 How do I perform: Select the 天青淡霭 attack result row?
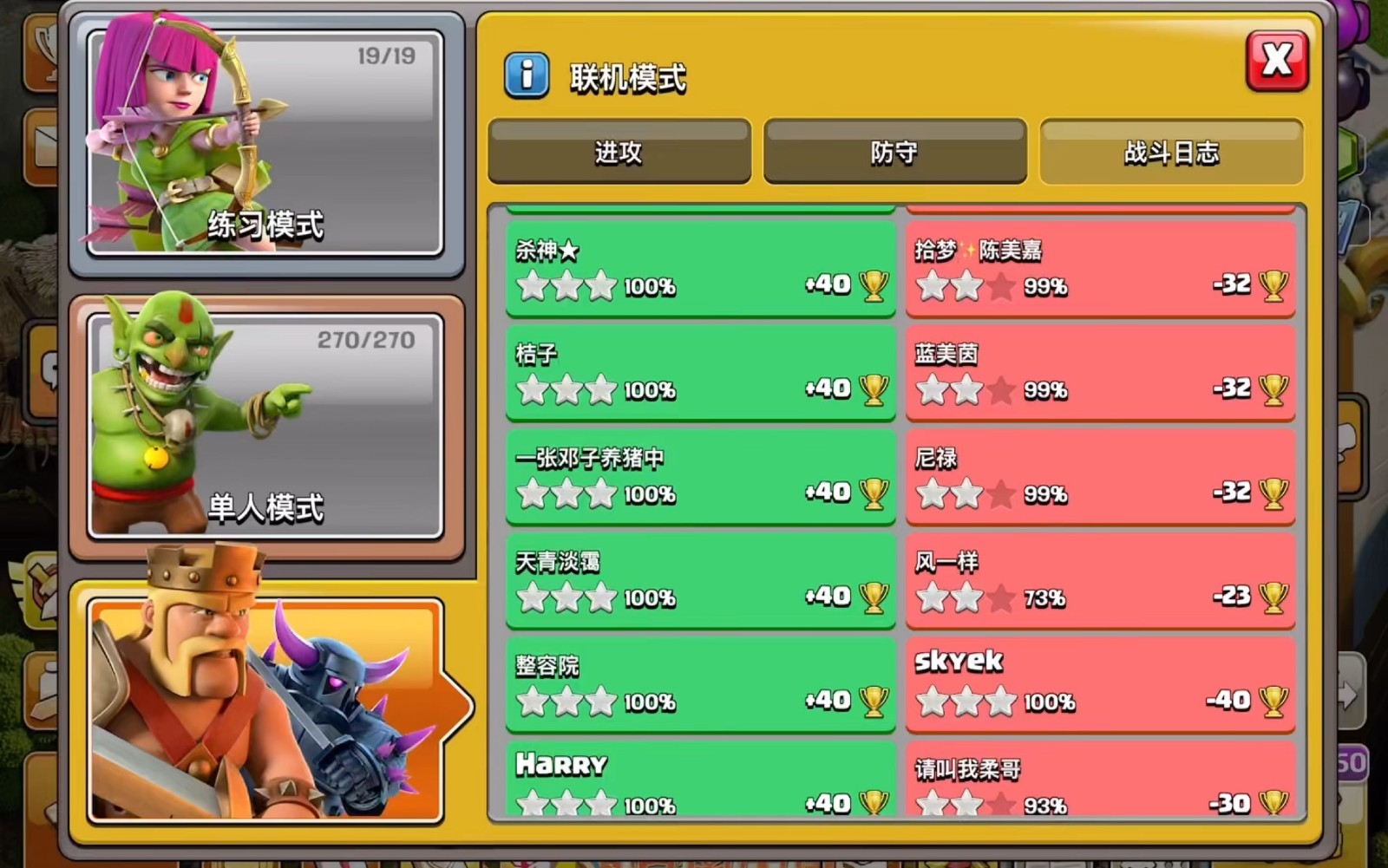[x=700, y=581]
